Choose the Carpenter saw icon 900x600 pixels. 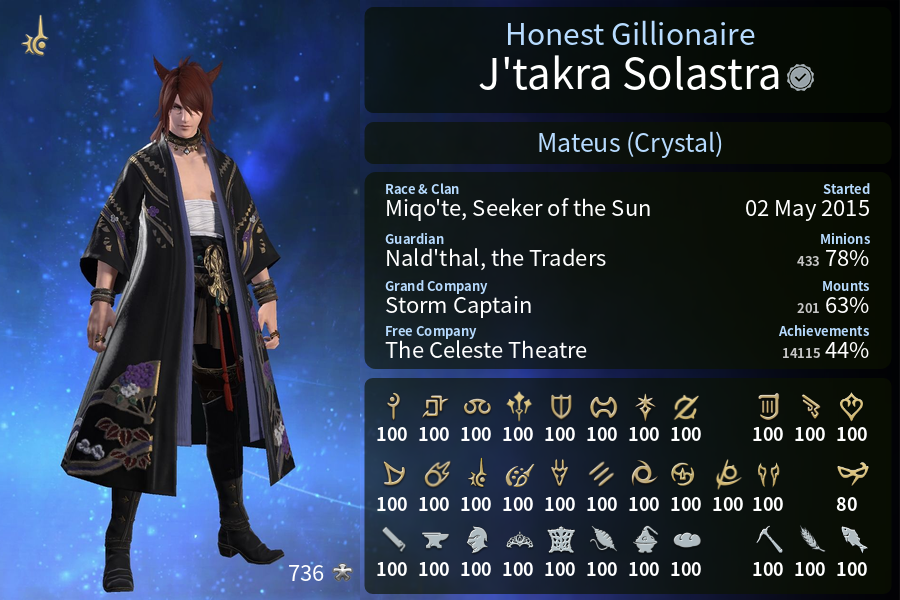pos(392,540)
